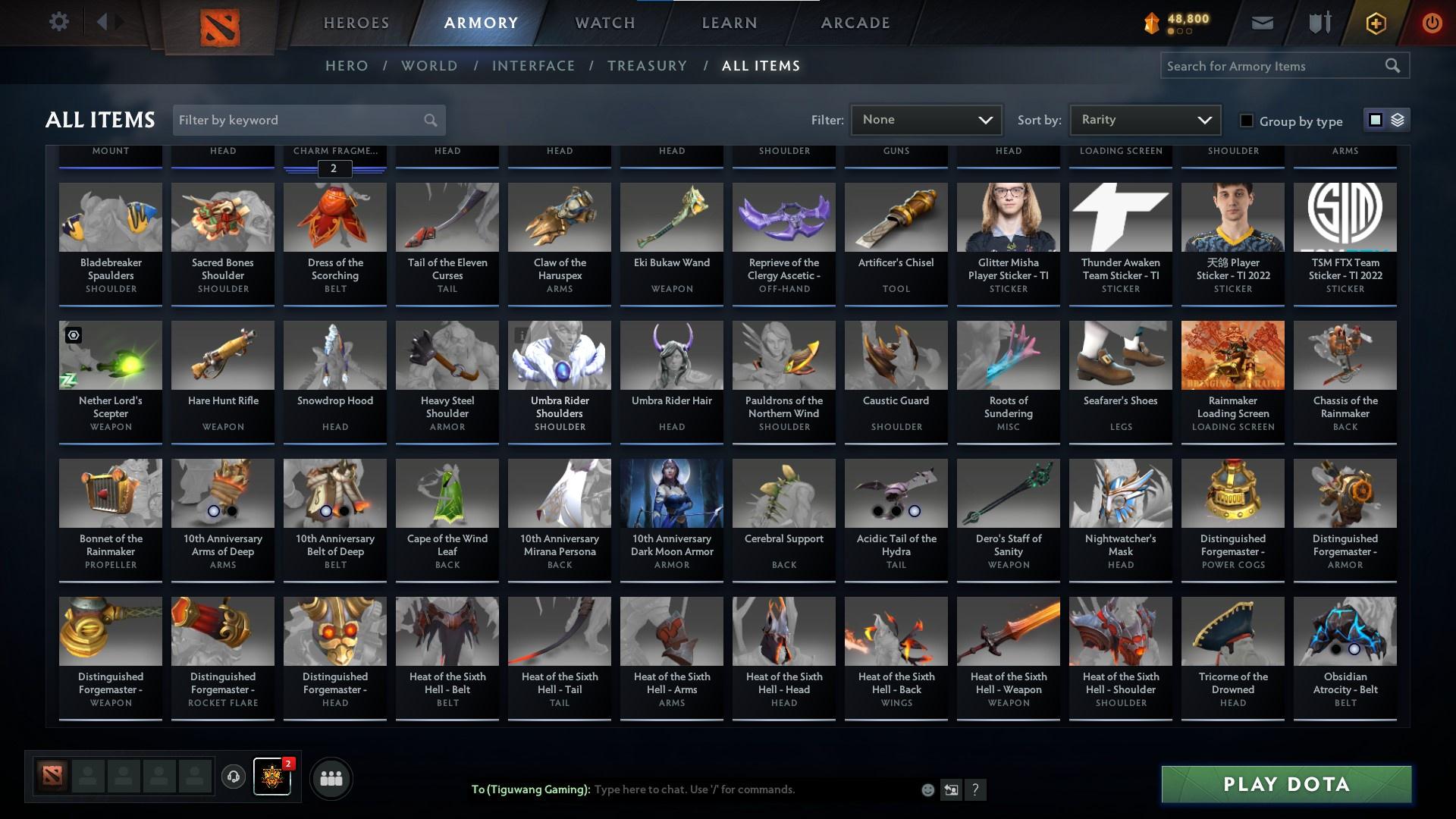This screenshot has width=1456, height=819.
Task: Switch to the WATCH tab
Action: pyautogui.click(x=603, y=23)
